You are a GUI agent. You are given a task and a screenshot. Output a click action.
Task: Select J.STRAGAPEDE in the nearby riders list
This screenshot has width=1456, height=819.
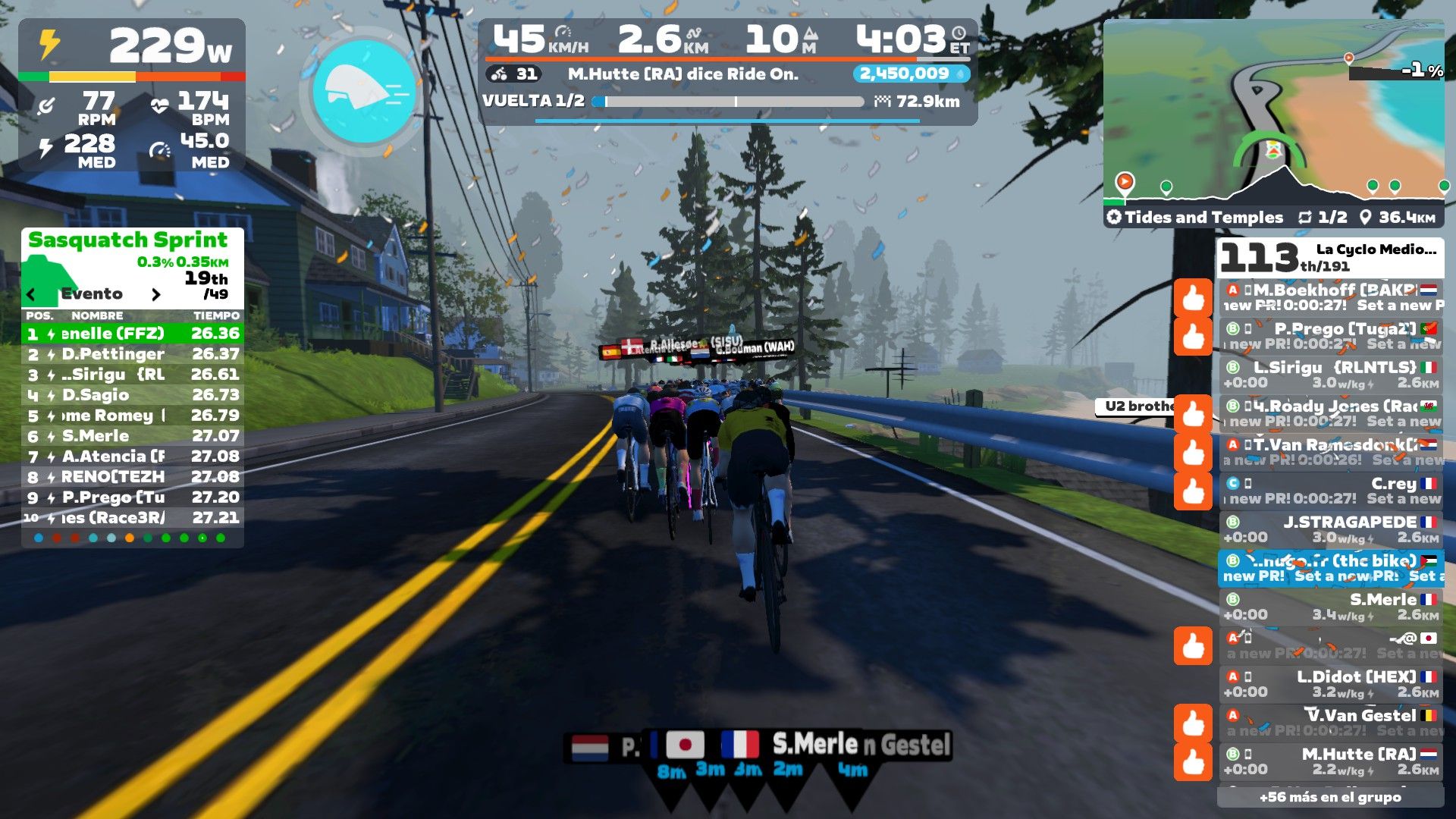[x=1331, y=529]
